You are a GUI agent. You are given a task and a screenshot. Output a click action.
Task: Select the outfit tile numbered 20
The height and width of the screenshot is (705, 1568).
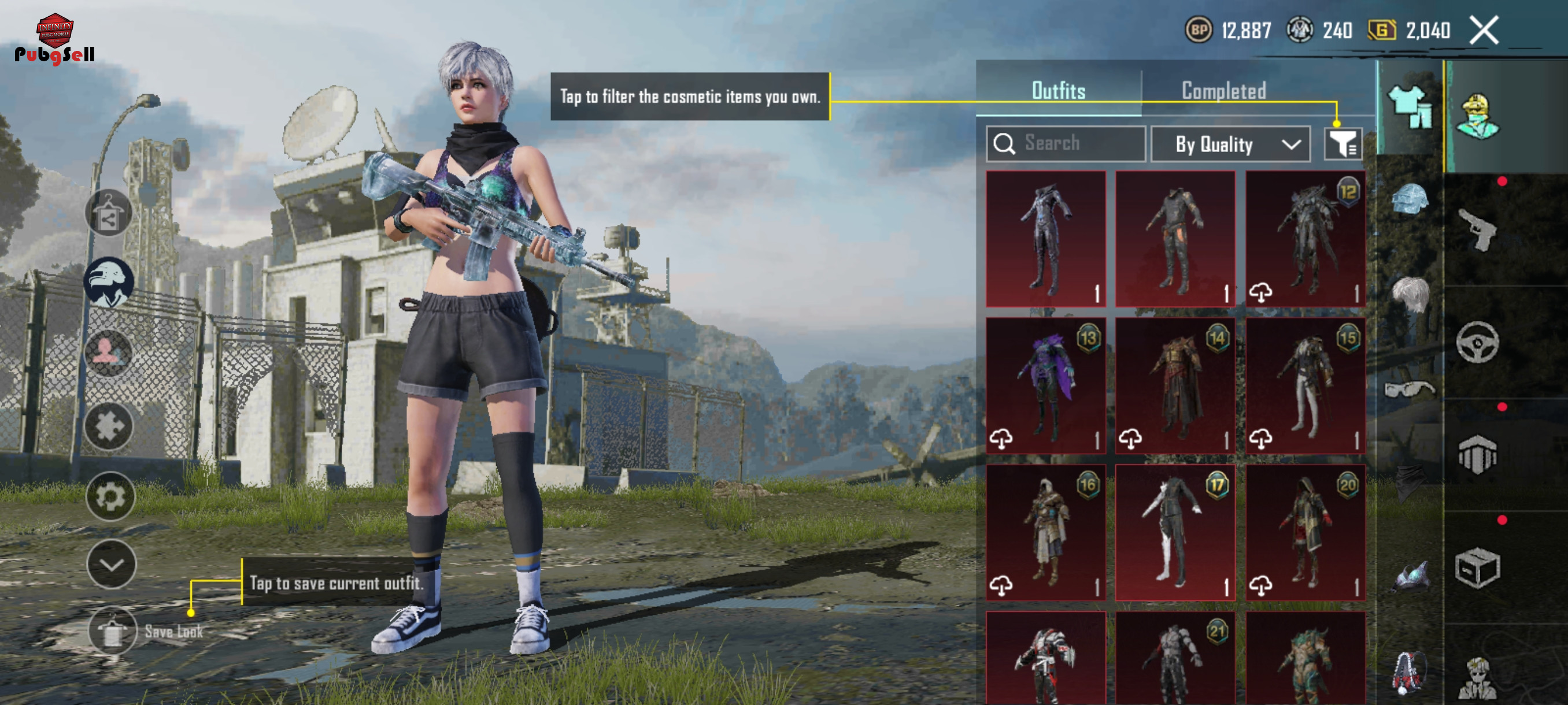tap(1304, 532)
